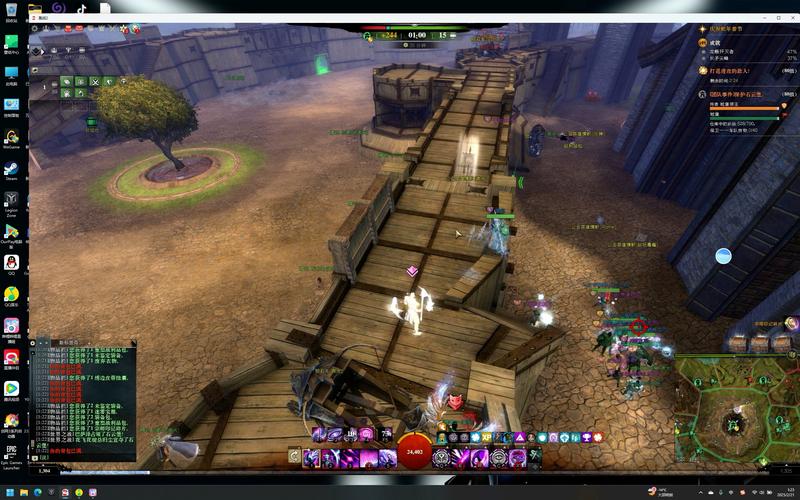Click into the chat log panel
Image resolution: width=800 pixels, height=500 pixels.
[82, 400]
